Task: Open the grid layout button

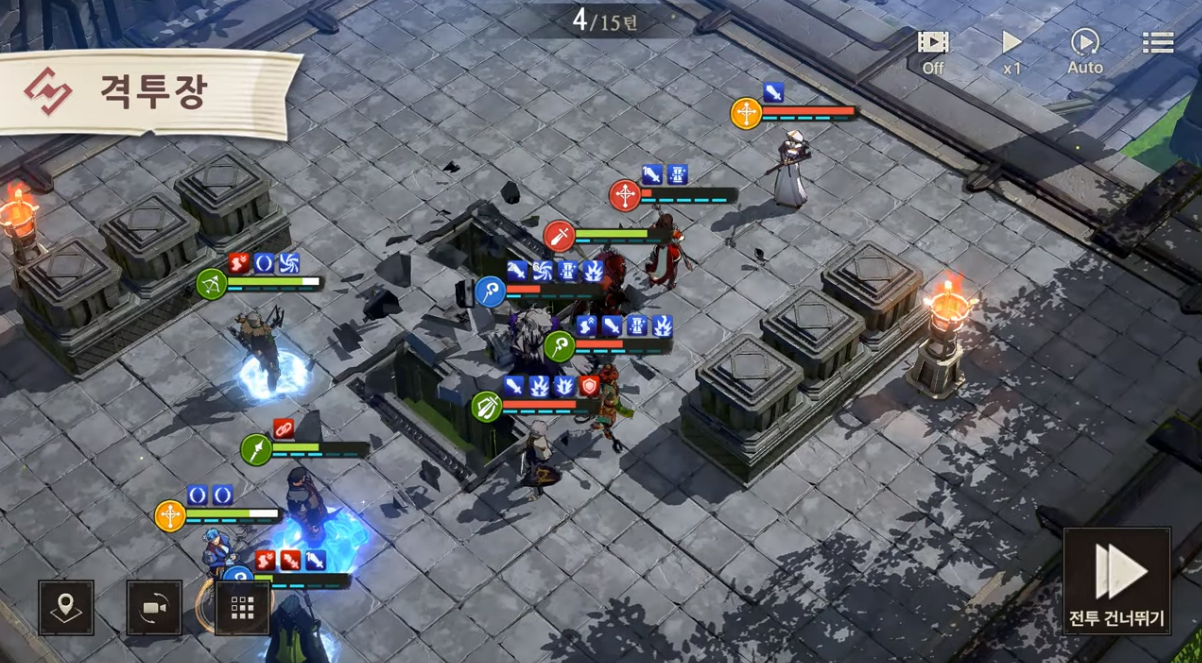Action: pos(243,607)
